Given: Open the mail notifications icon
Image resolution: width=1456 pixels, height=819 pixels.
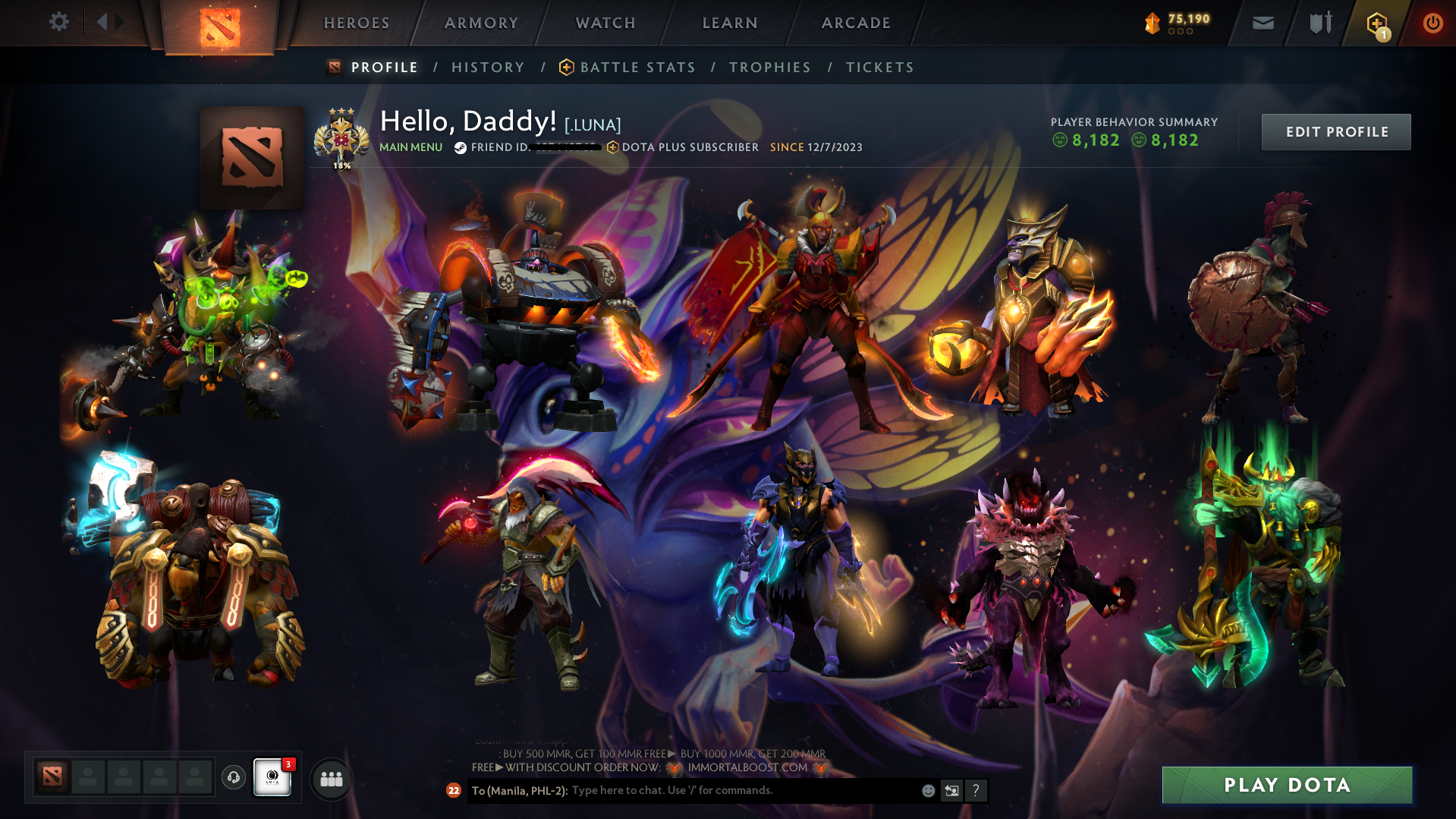Looking at the screenshot, I should point(1262,23).
